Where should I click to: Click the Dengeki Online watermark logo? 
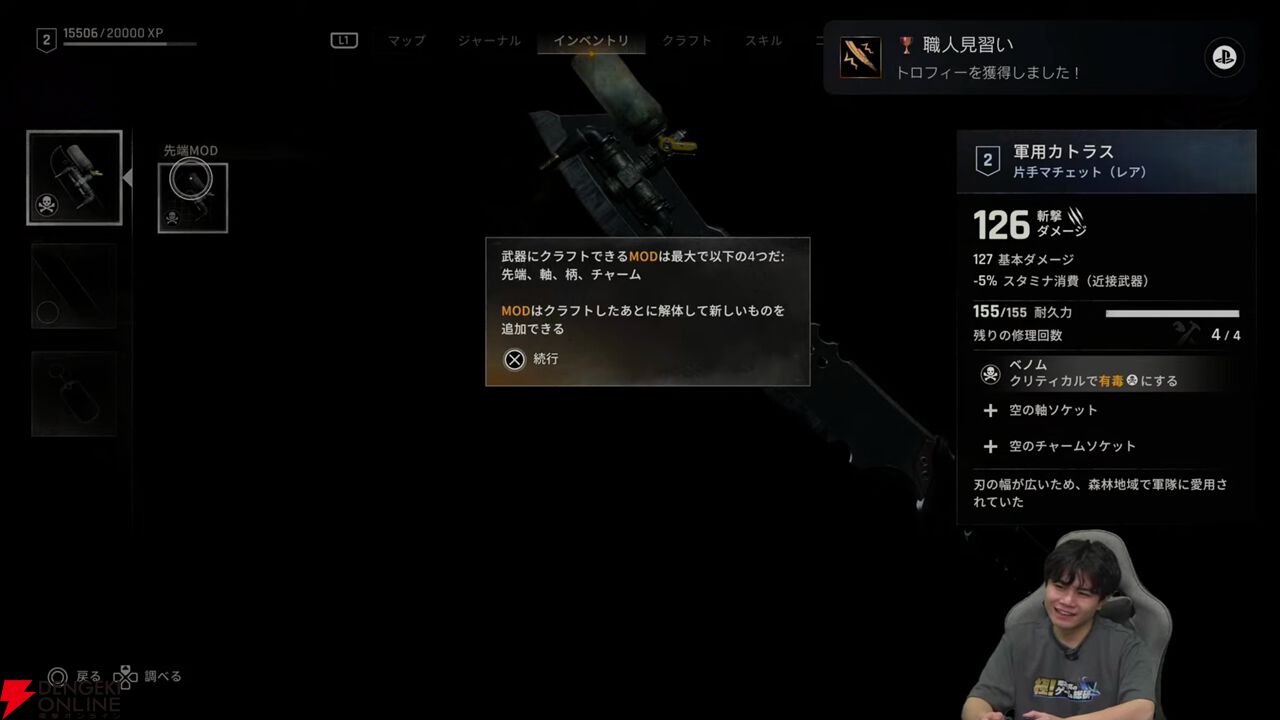(x=60, y=696)
